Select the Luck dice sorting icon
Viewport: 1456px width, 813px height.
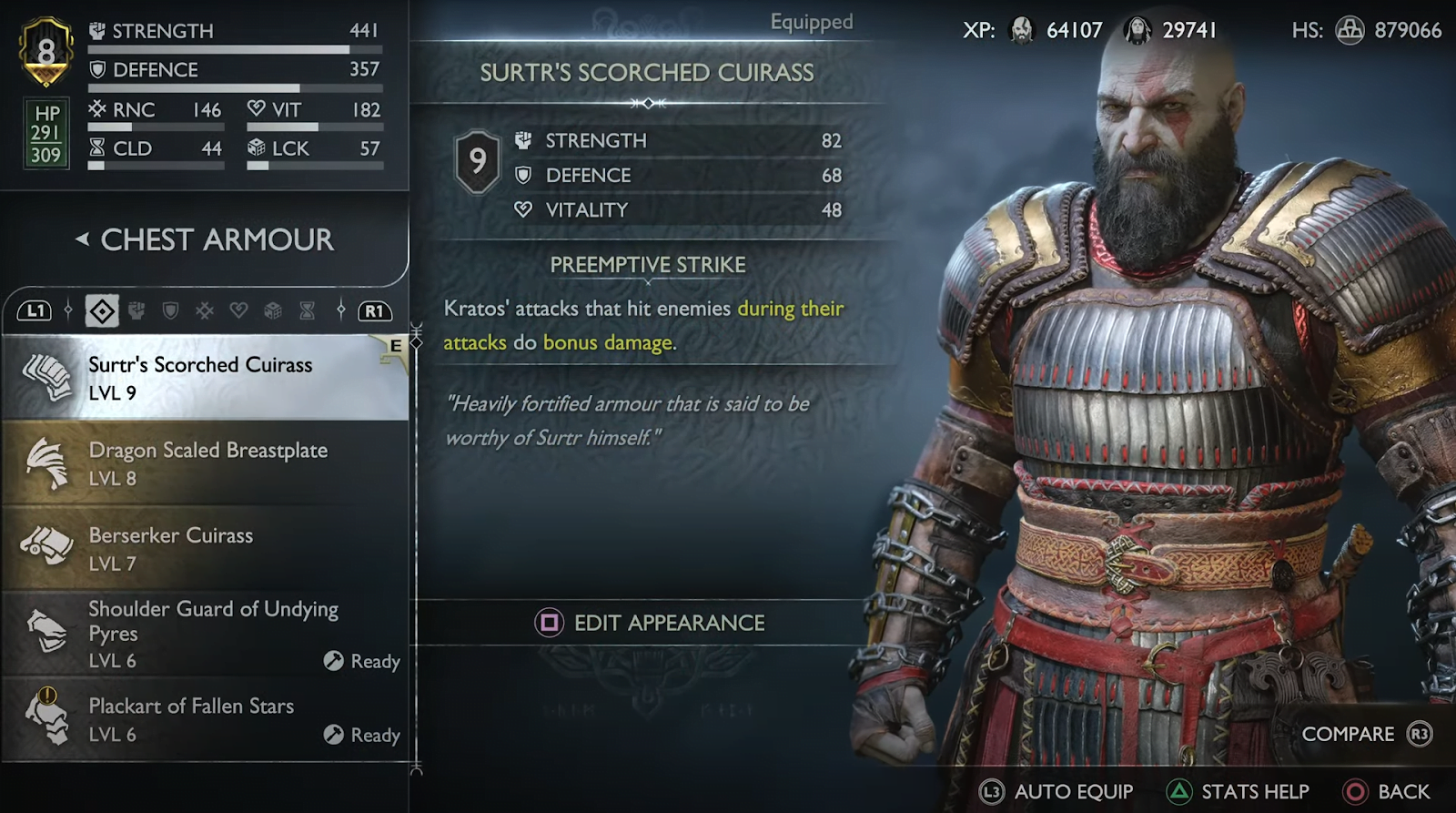[274, 310]
